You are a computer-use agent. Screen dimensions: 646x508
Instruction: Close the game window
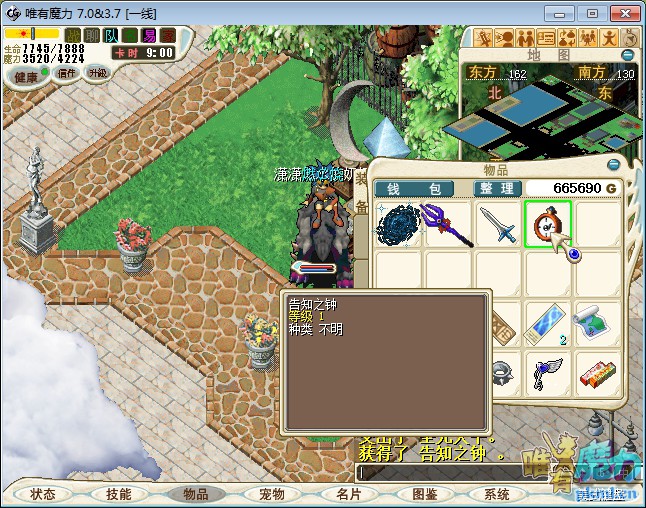pyautogui.click(x=622, y=13)
